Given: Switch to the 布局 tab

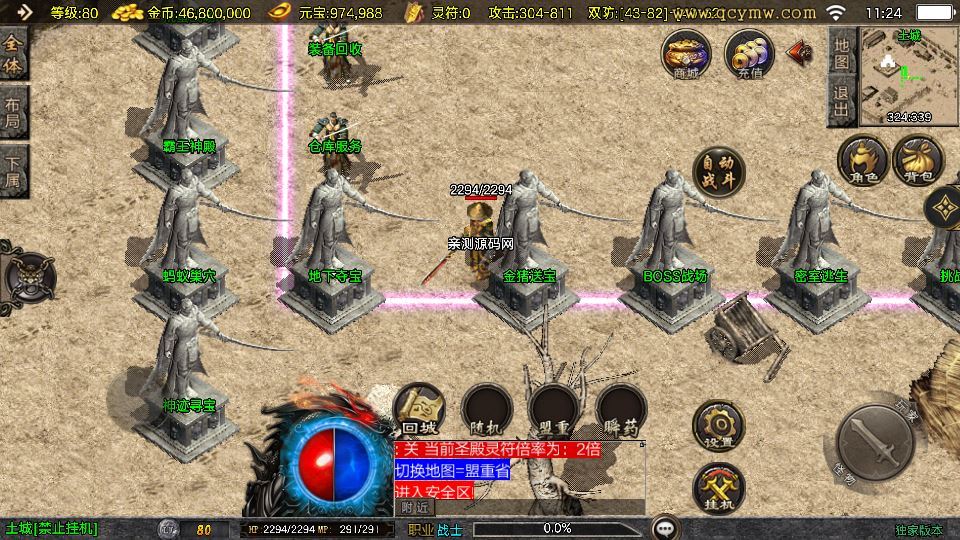Looking at the screenshot, I should pyautogui.click(x=13, y=113).
